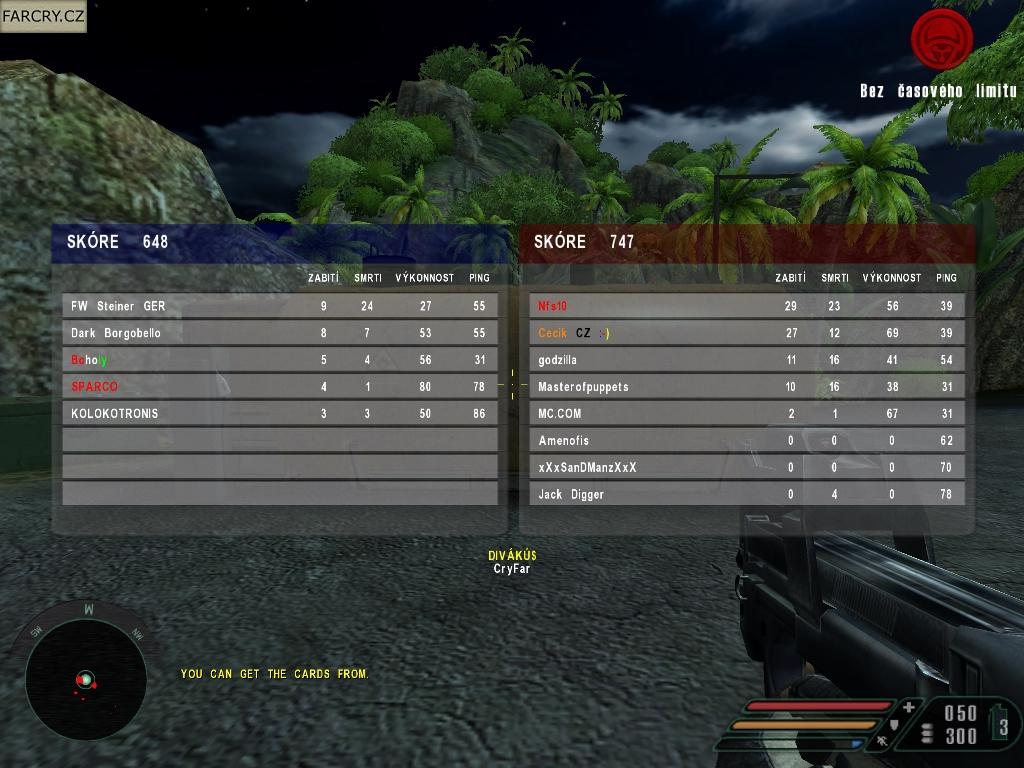This screenshot has width=1024, height=768.
Task: Open the FARCRY.CZ watermark link
Action: (x=43, y=16)
